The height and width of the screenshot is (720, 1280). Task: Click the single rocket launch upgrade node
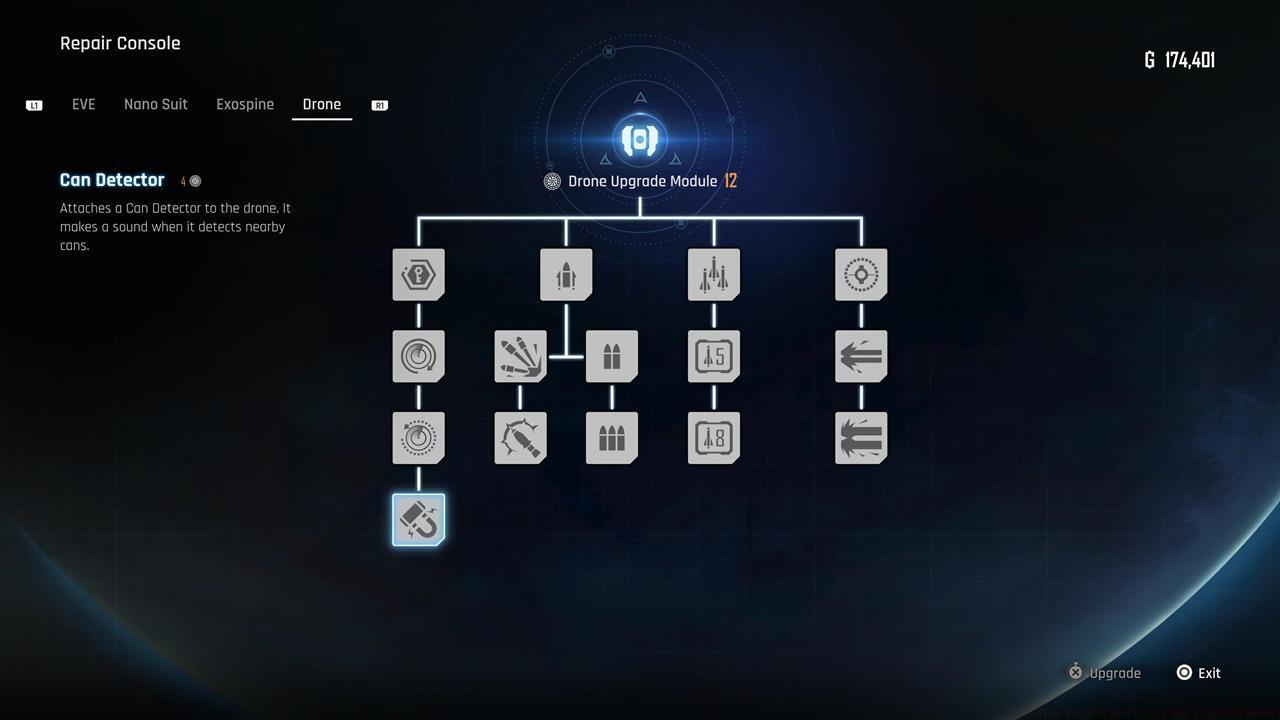(x=566, y=274)
